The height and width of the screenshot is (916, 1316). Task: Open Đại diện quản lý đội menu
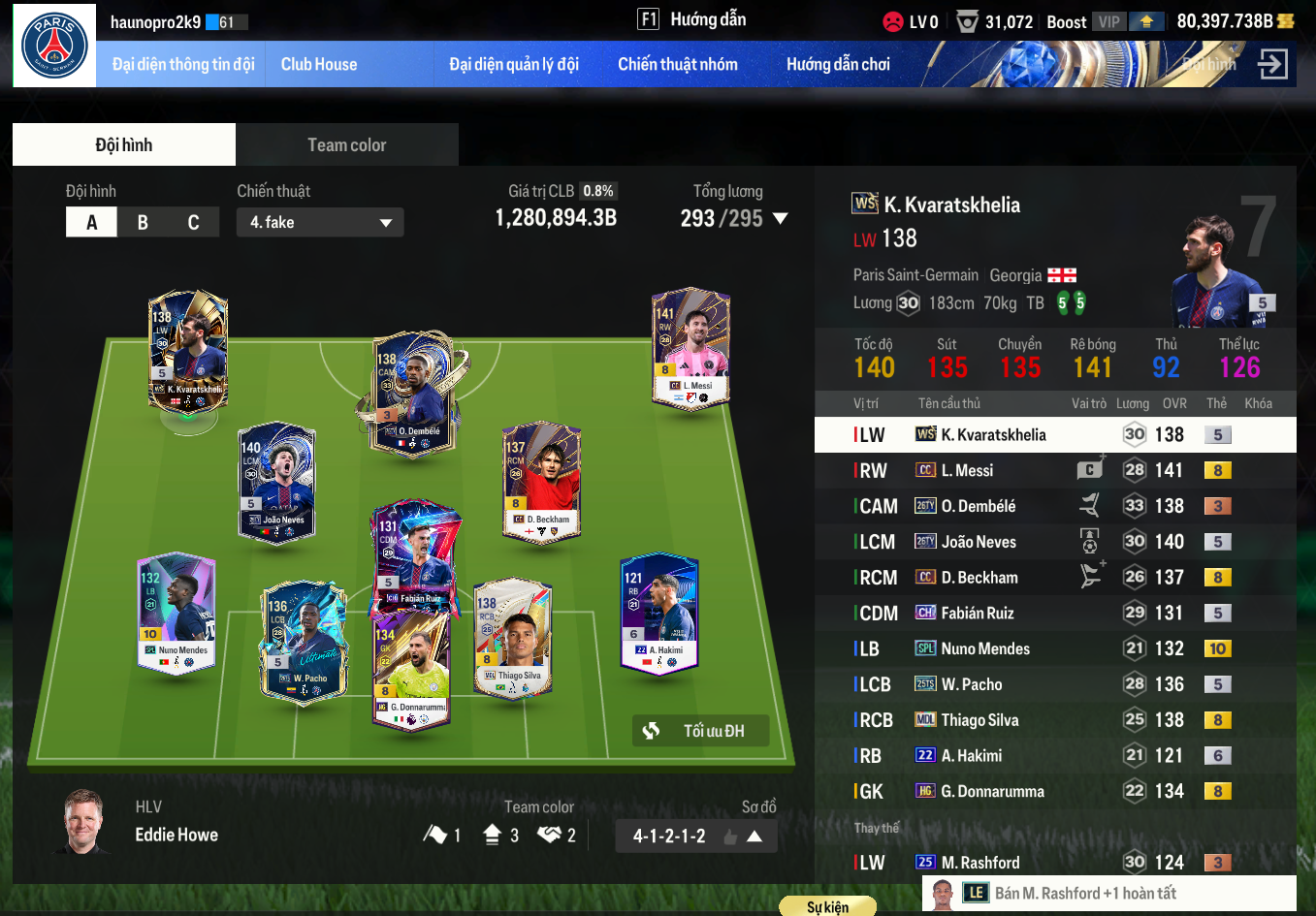point(513,65)
